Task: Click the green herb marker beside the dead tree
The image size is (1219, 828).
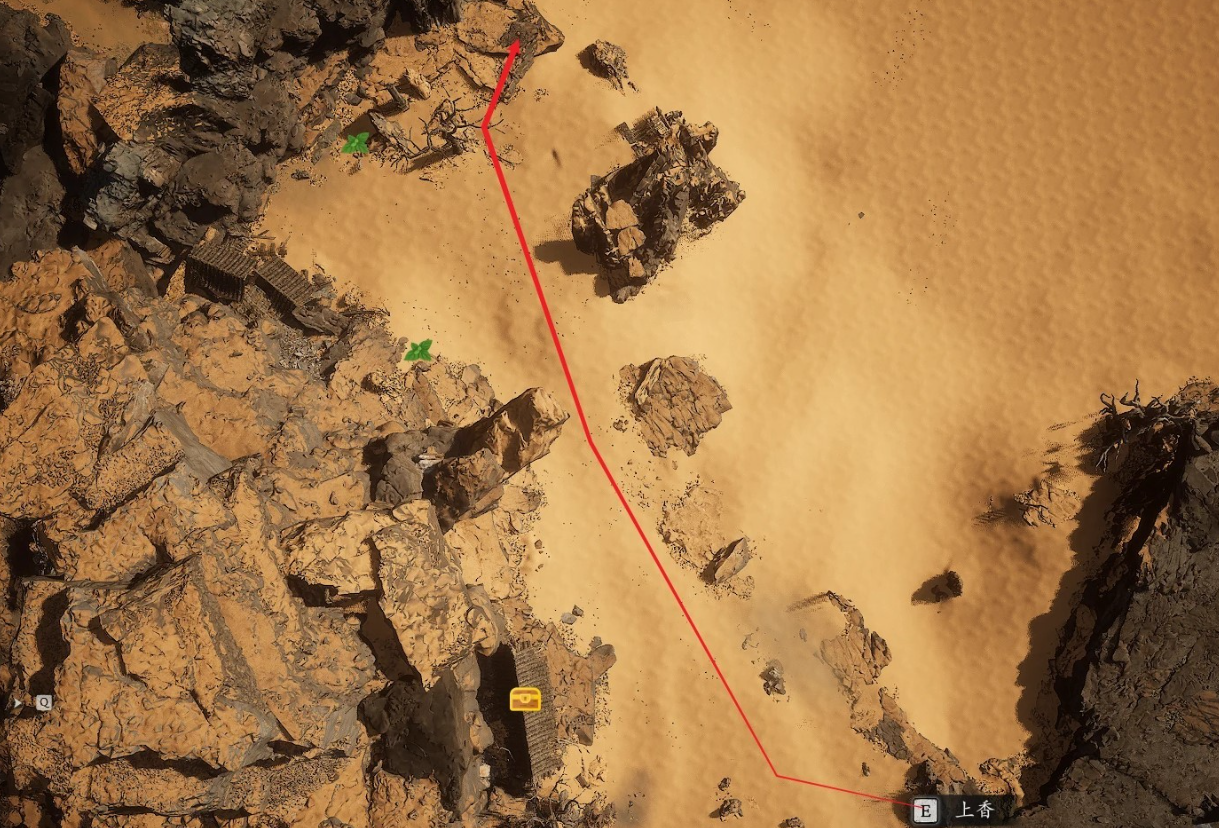Action: point(356,144)
